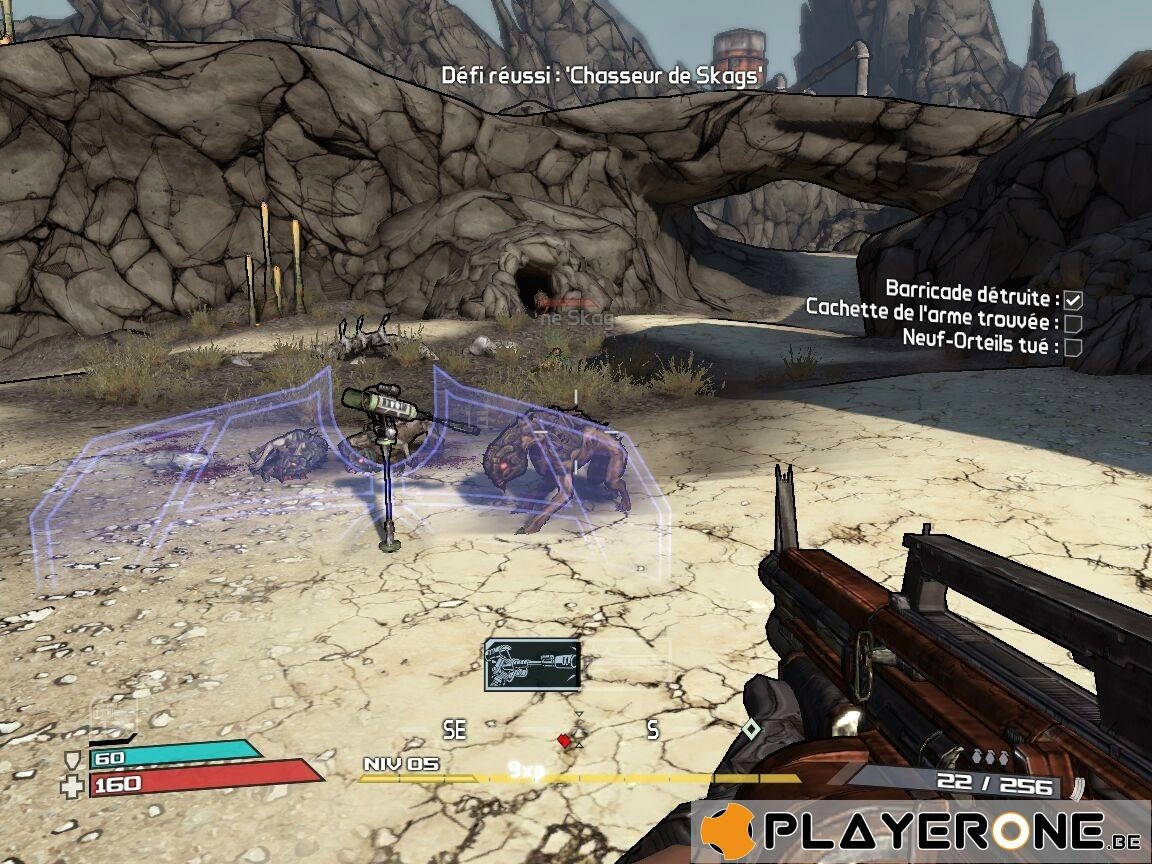This screenshot has width=1152, height=864.
Task: Select the red diamond compass marker
Action: [564, 740]
